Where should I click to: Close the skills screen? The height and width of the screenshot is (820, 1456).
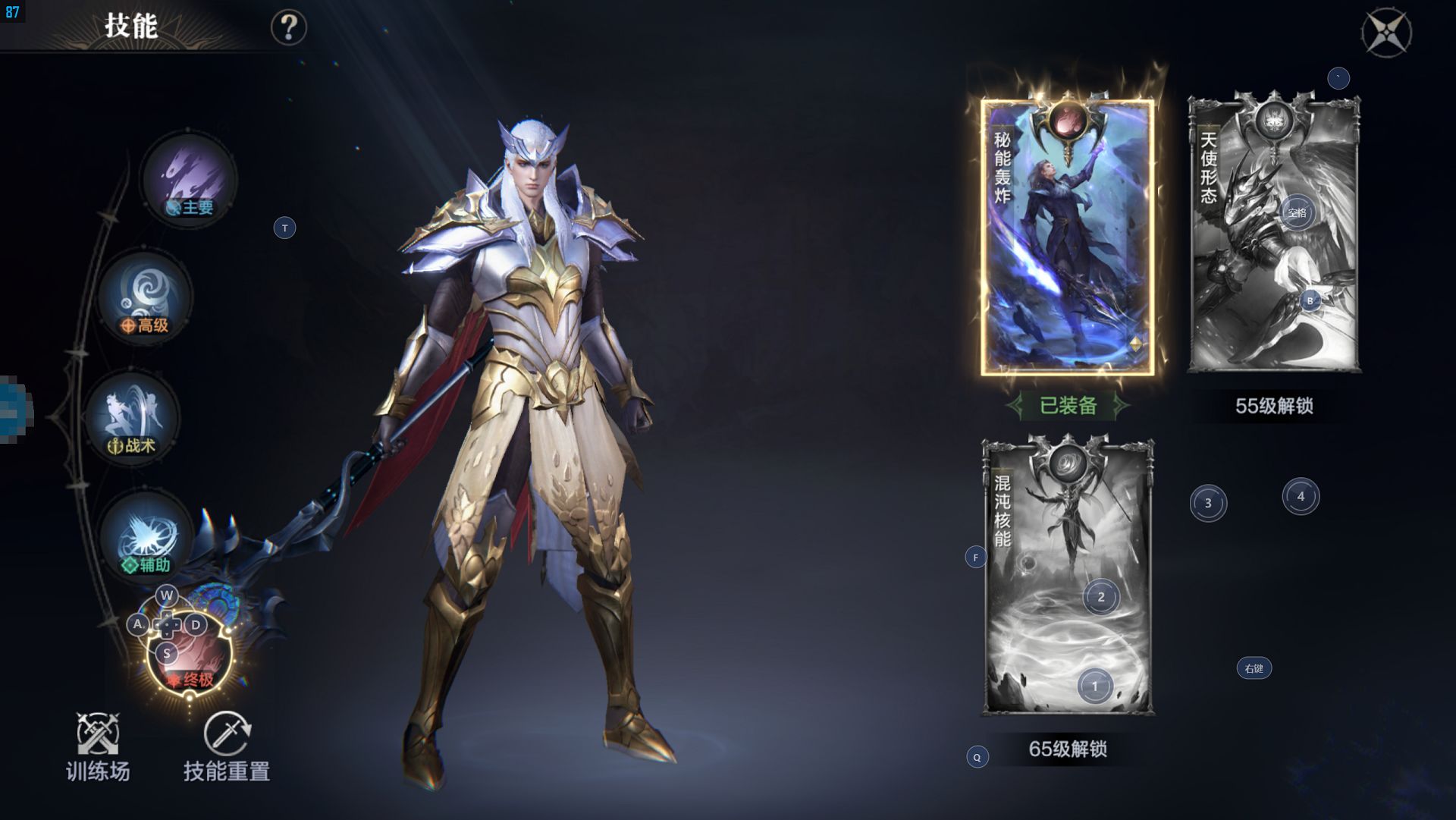(1386, 33)
